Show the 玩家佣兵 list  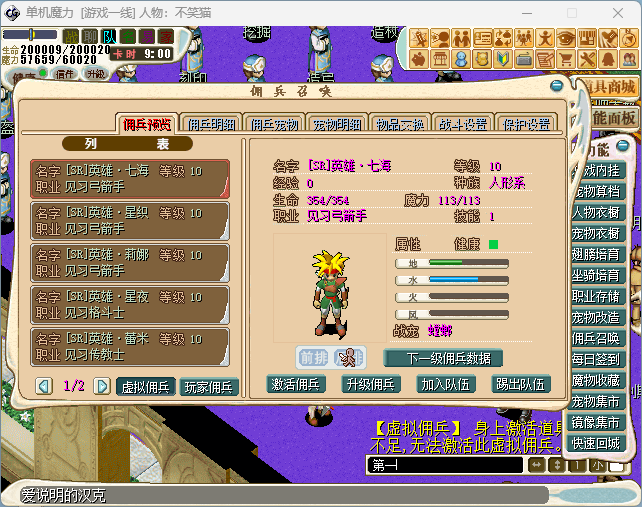click(x=209, y=386)
